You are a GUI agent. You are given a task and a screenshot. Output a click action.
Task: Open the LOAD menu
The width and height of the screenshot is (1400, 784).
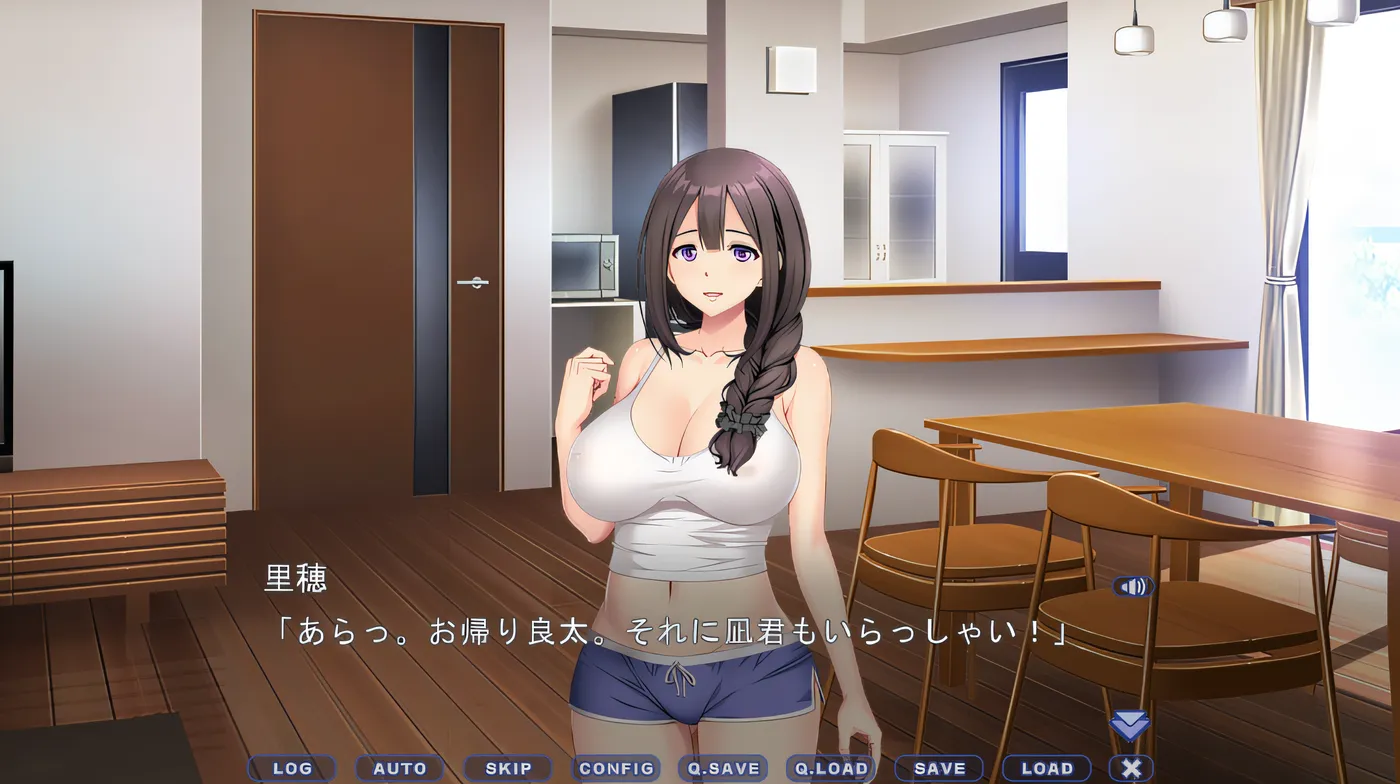(1047, 769)
